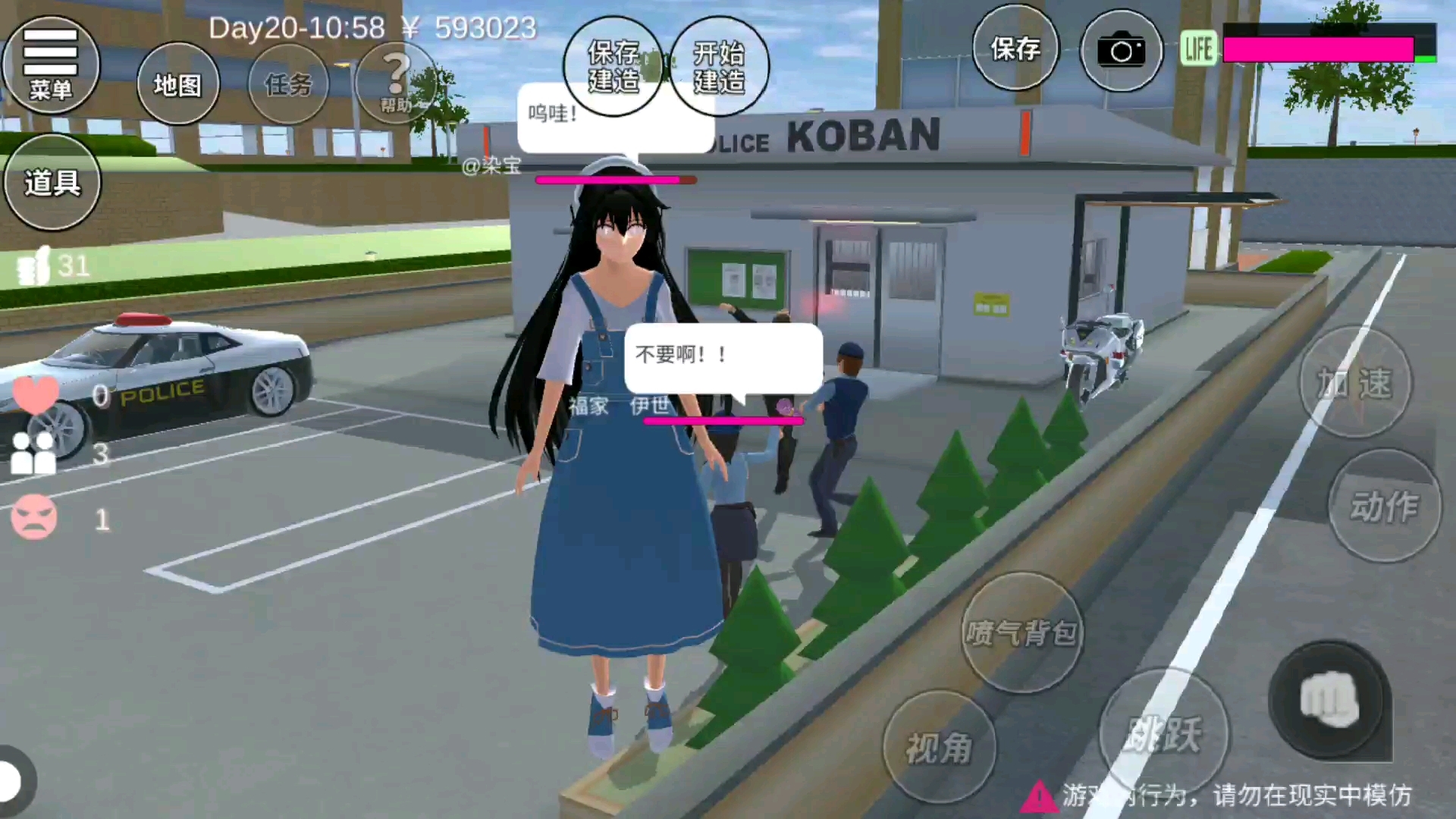Activate the heart affection indicator

tap(35, 394)
